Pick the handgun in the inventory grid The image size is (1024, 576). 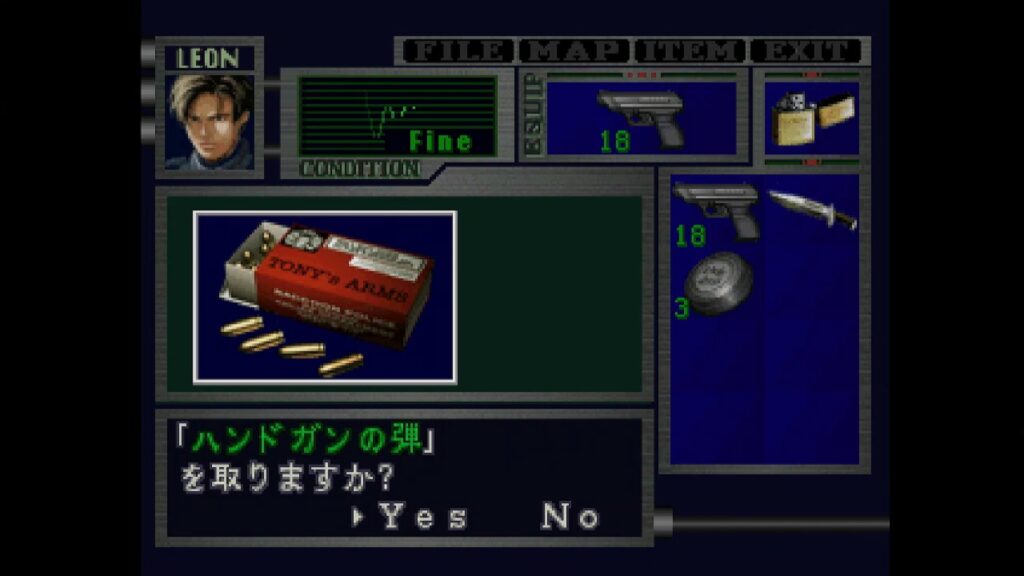717,212
